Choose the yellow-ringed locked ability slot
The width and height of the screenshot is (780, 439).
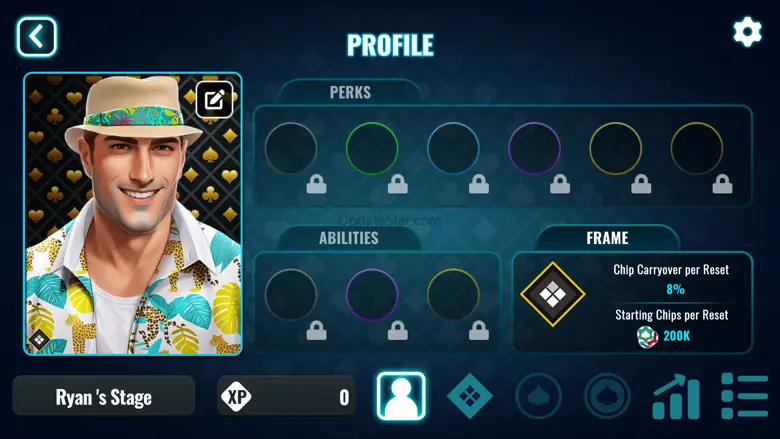click(x=453, y=295)
